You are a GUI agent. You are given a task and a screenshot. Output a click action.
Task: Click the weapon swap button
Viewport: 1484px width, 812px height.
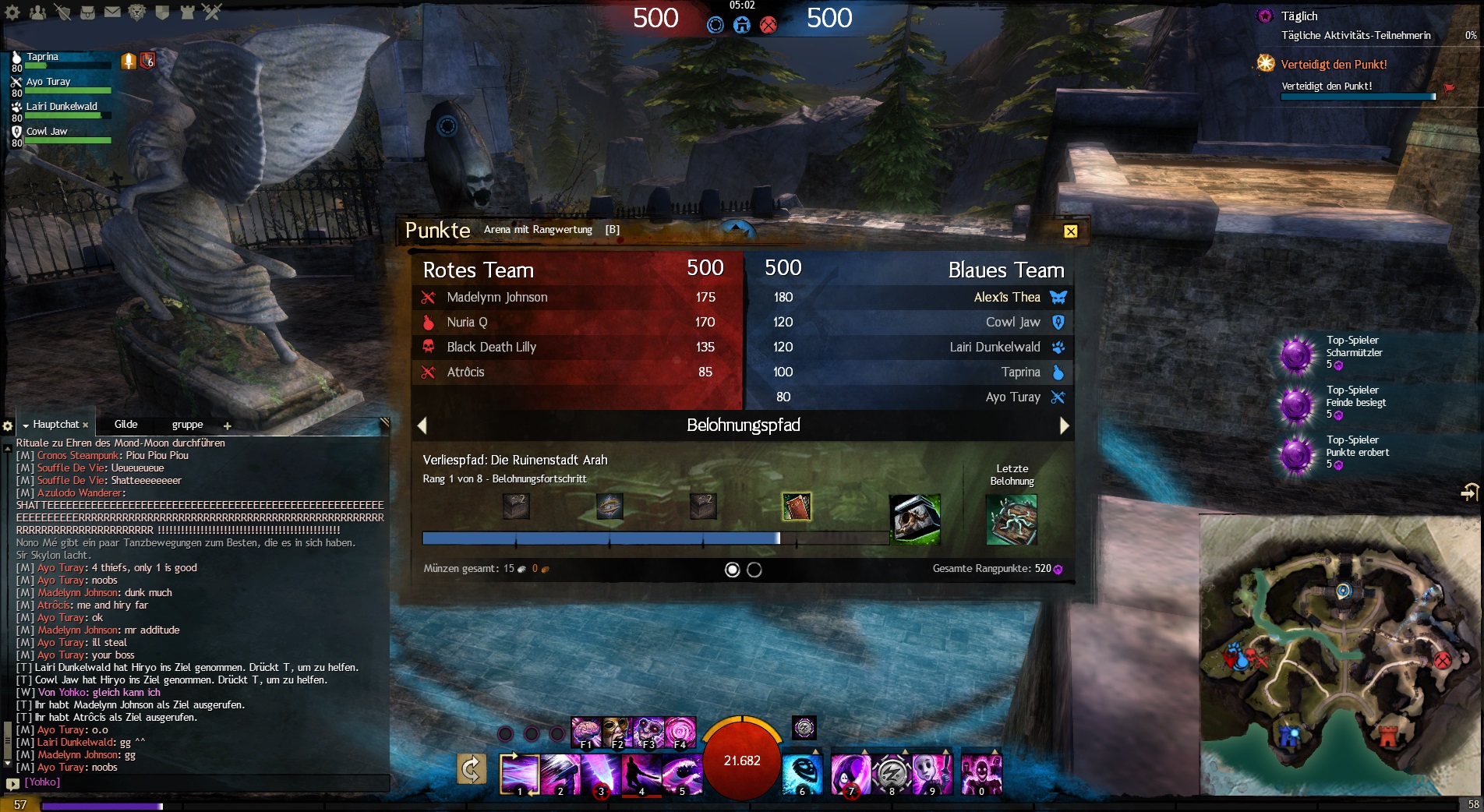click(x=472, y=769)
